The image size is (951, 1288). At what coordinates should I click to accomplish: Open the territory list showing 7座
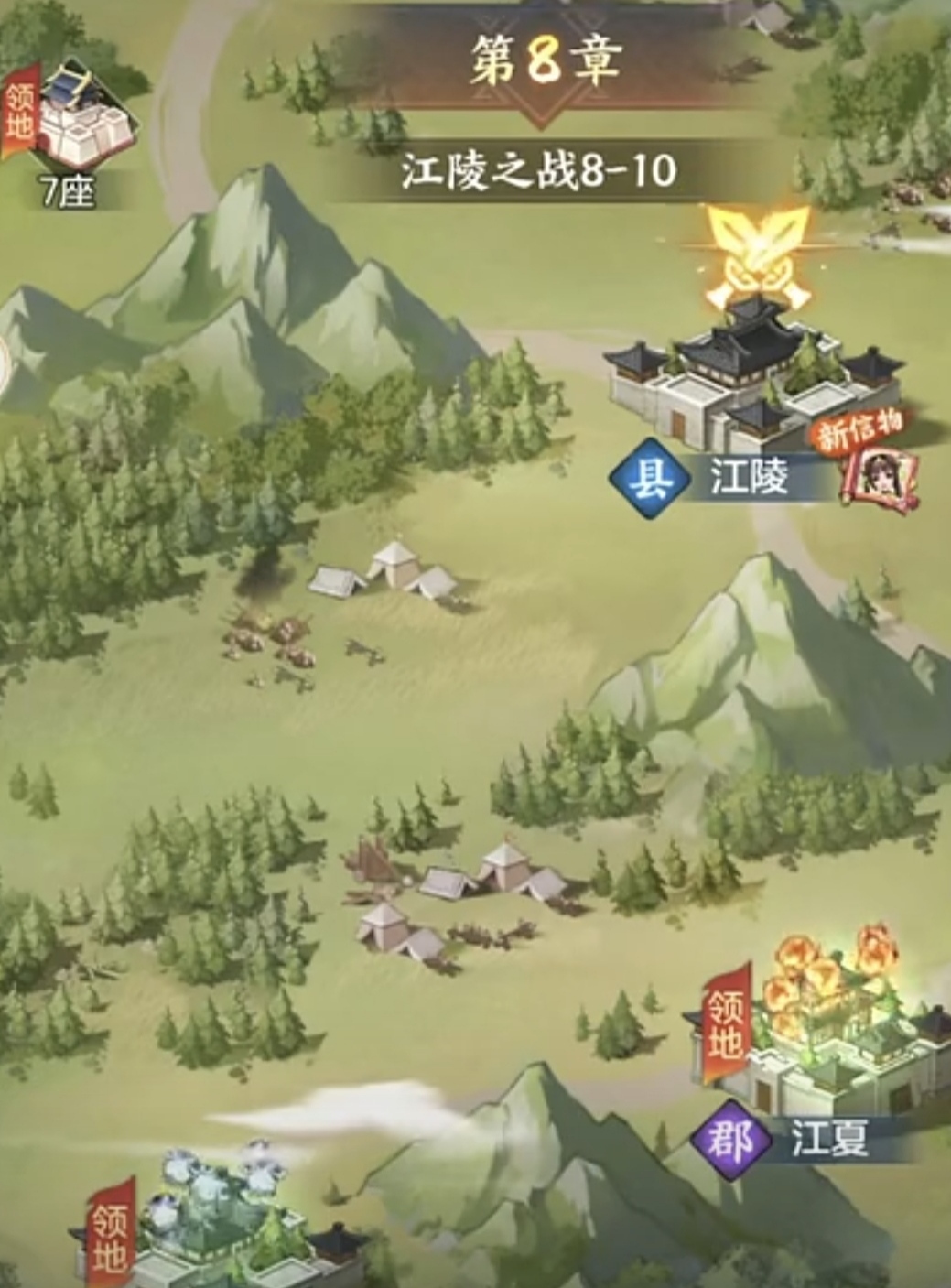point(71,133)
